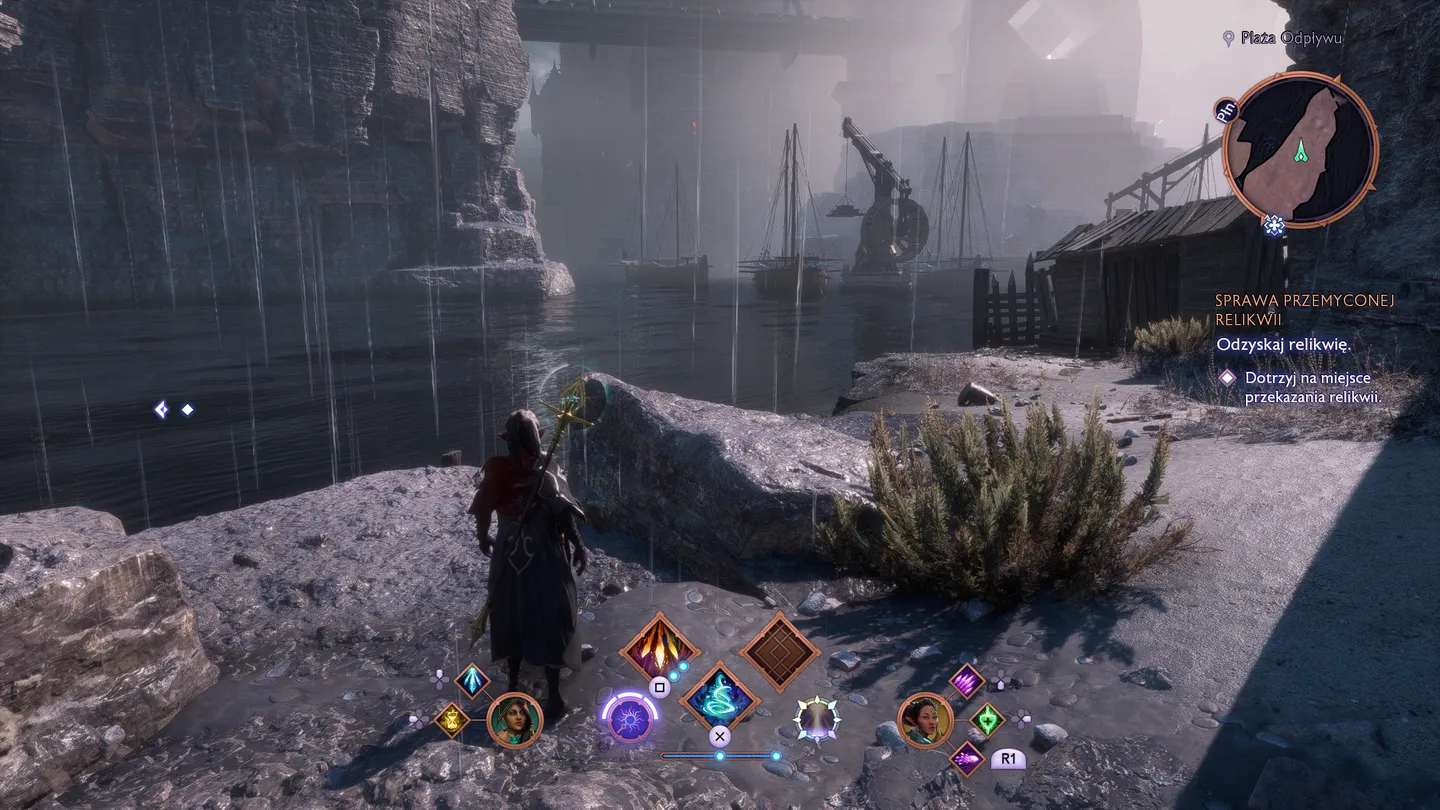Click the empty brown ability slot
Image resolution: width=1440 pixels, height=810 pixels.
[776, 649]
